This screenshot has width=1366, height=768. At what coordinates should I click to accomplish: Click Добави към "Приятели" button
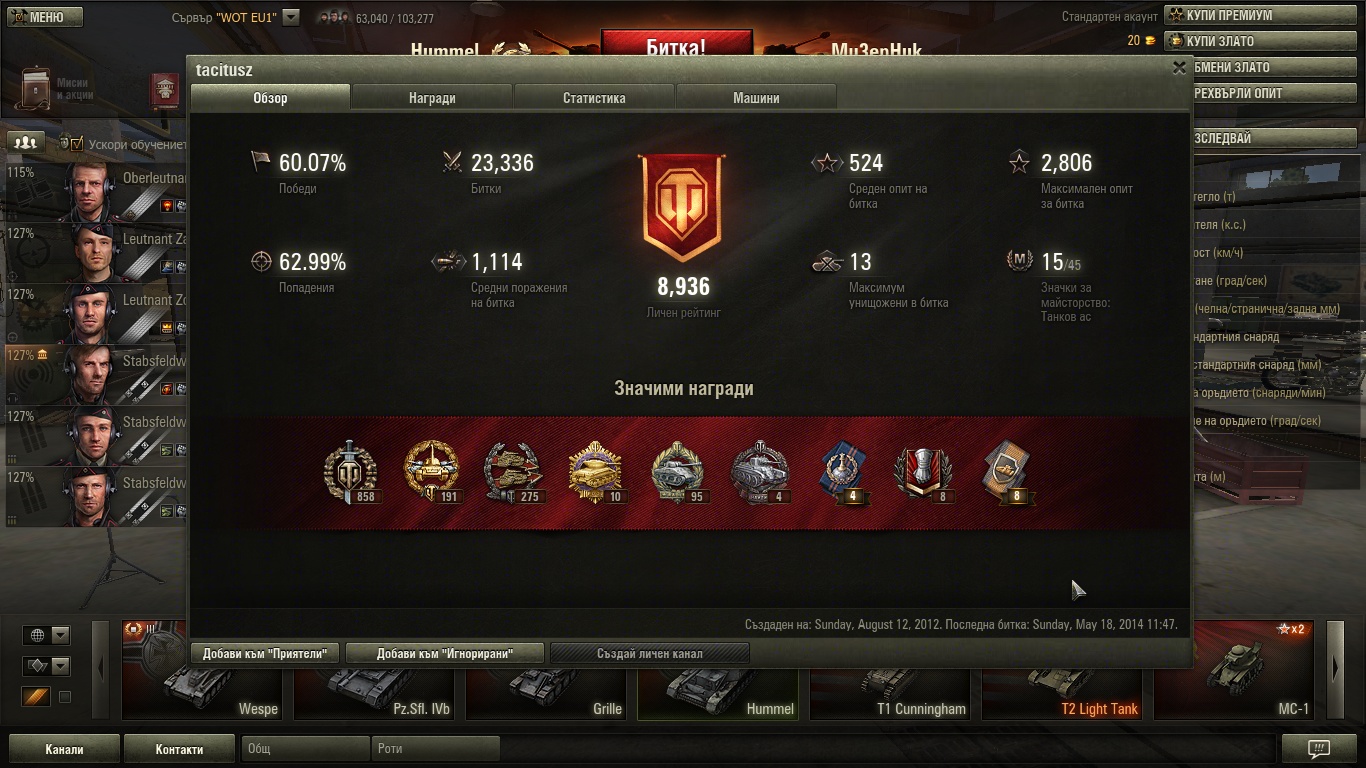265,653
